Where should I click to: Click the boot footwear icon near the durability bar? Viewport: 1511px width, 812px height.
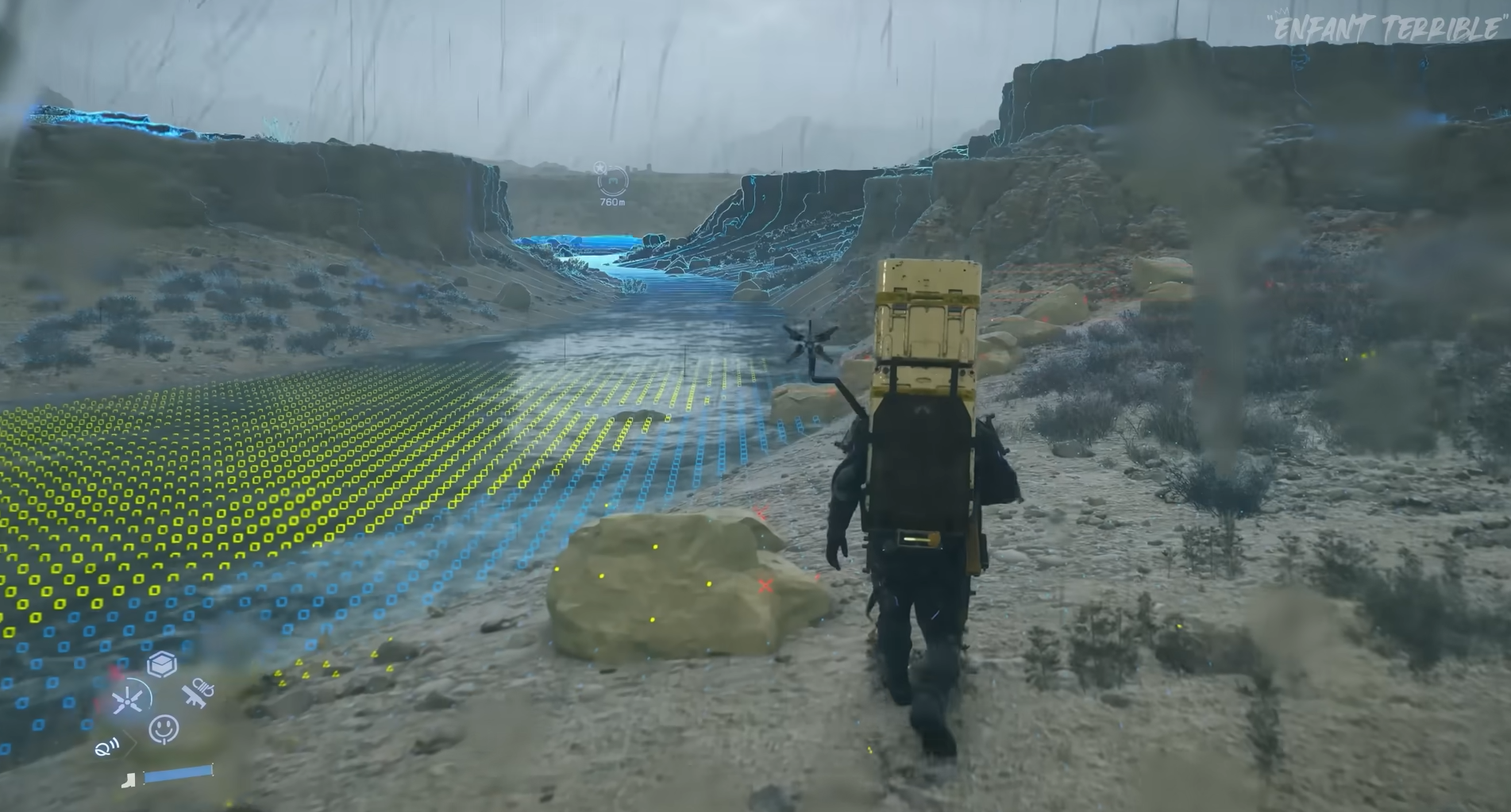130,779
